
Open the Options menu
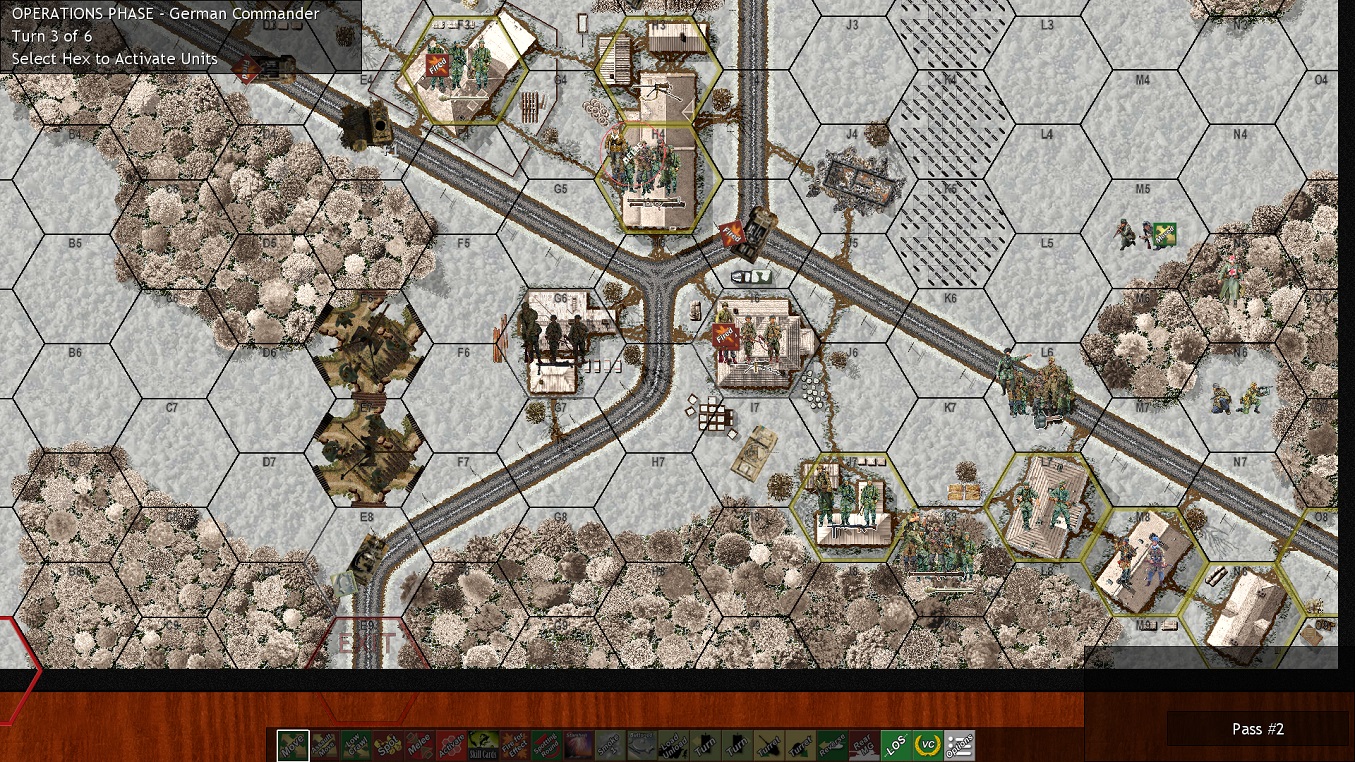click(x=958, y=745)
